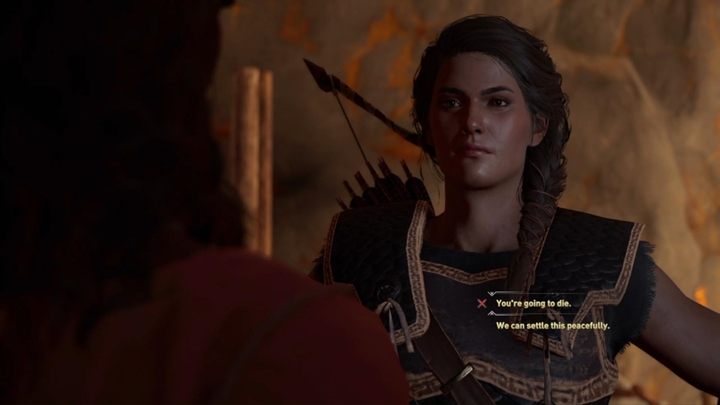Select "We can settle this peacefully." option
720x405 pixels.
point(553,325)
